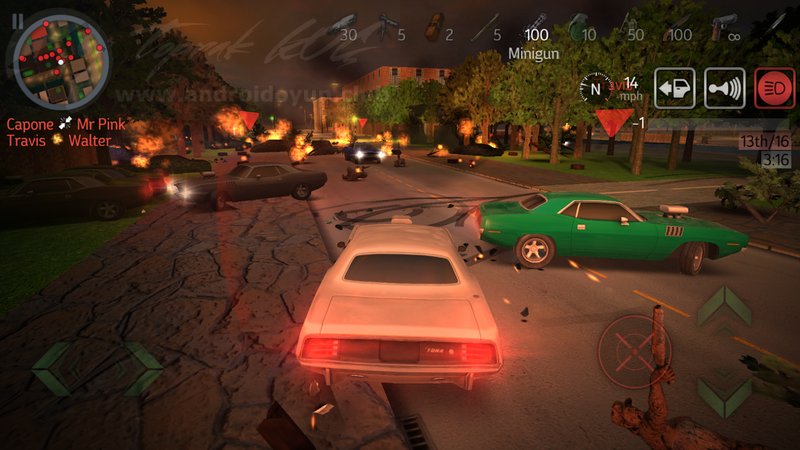Steer left with the left chevron arrow

54,367
